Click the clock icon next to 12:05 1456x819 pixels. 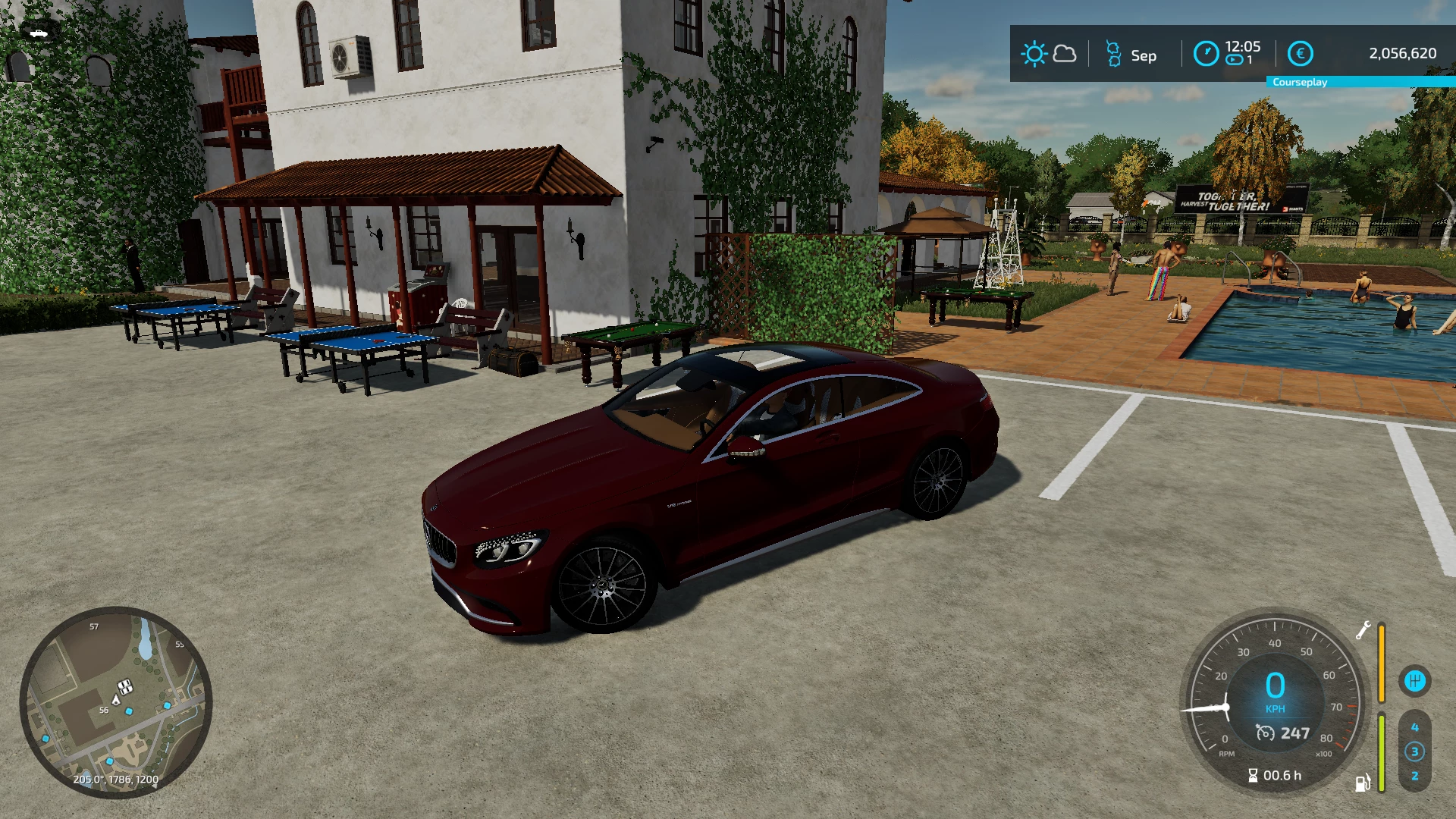(1207, 53)
